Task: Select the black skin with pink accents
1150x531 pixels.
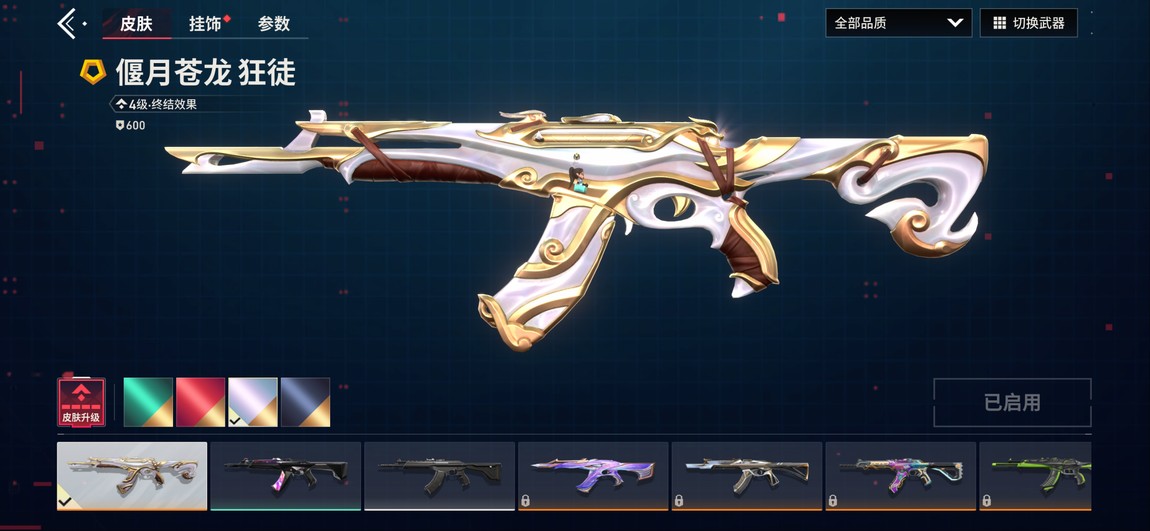Action: 285,475
